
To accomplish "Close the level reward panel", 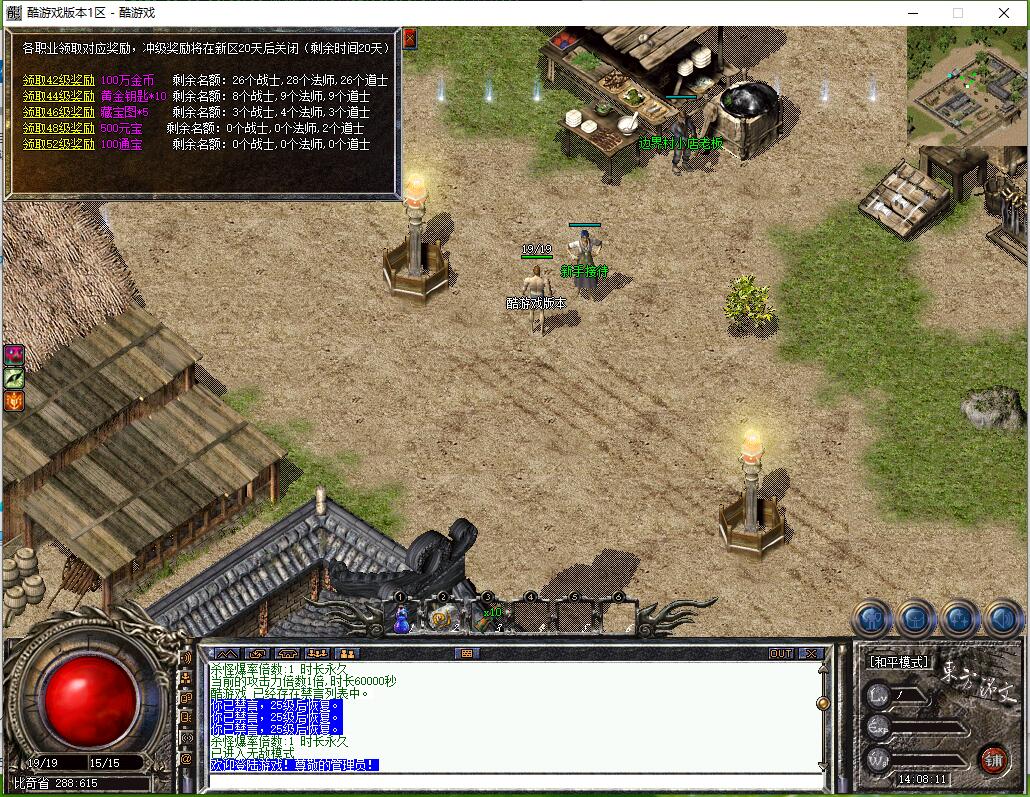I will pos(409,38).
